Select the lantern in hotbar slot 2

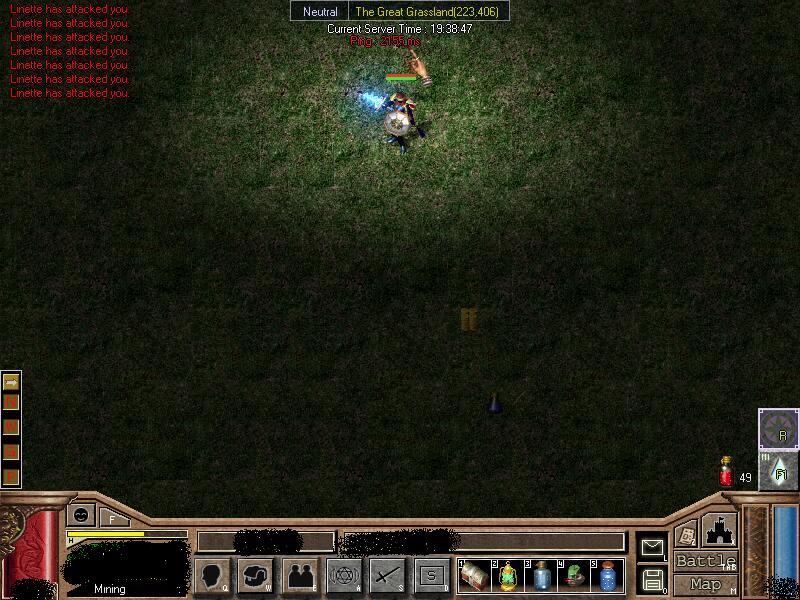click(509, 576)
